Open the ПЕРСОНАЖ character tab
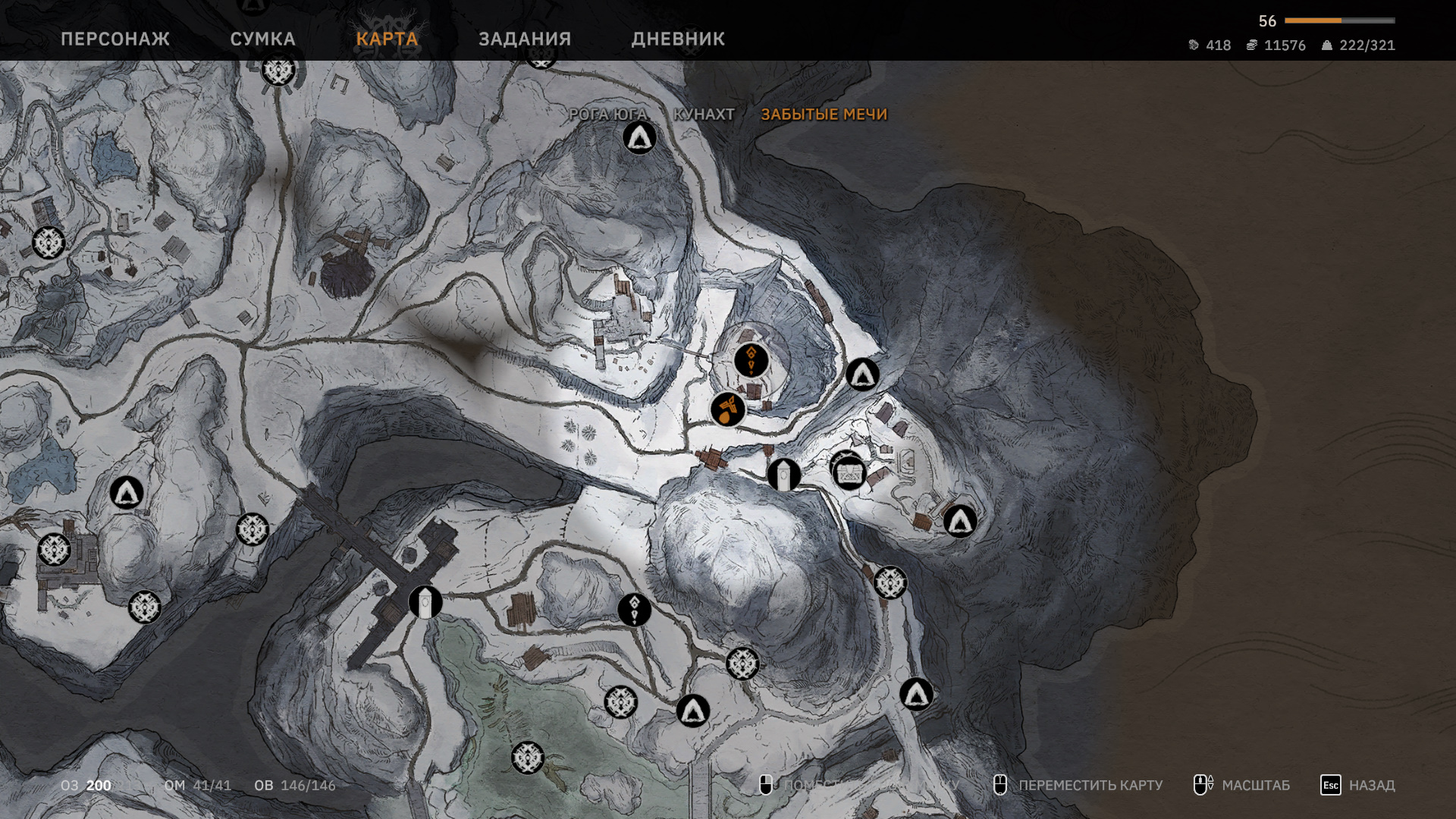 pos(115,39)
